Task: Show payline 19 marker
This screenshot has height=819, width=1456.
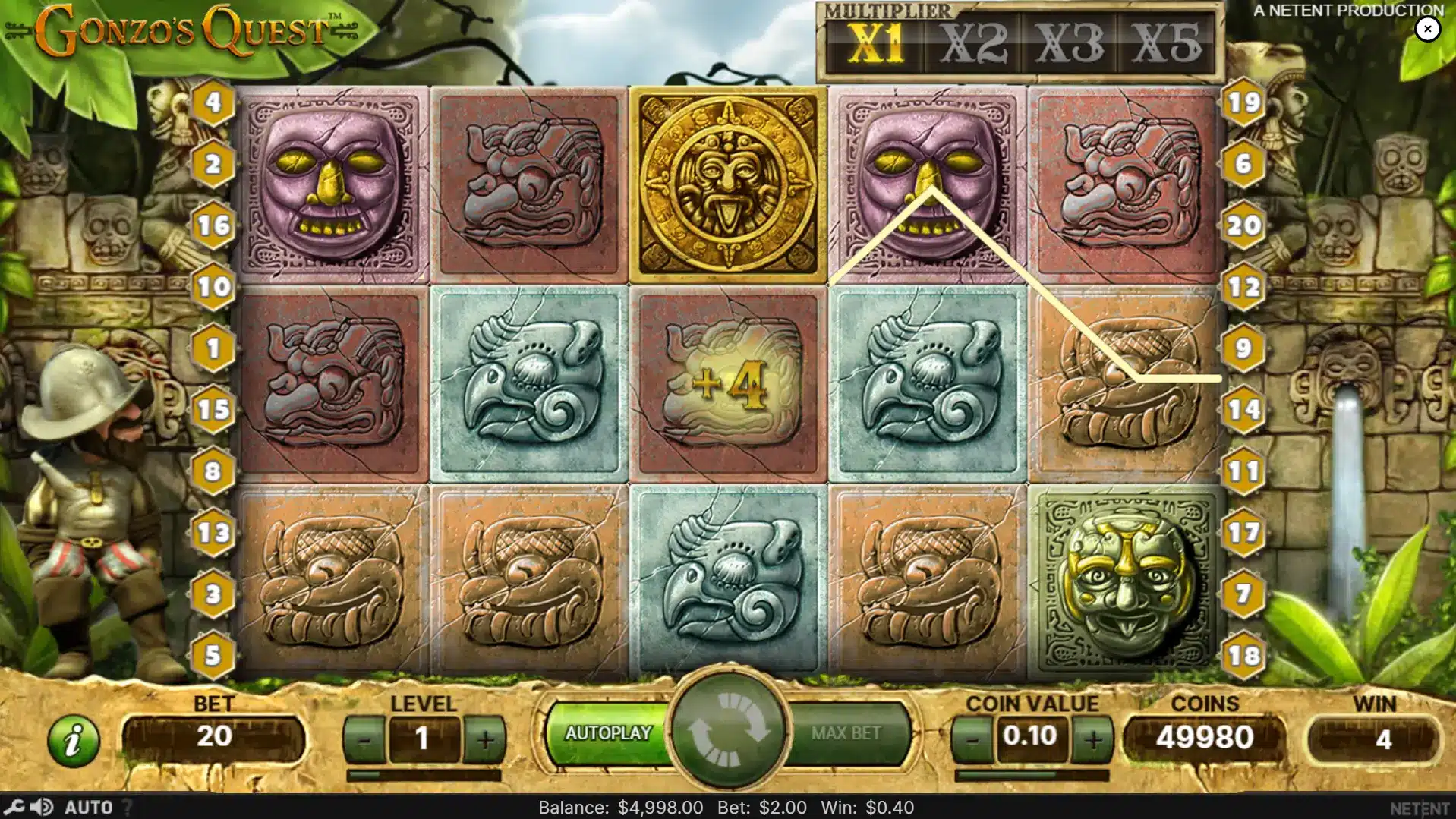Action: click(1243, 102)
